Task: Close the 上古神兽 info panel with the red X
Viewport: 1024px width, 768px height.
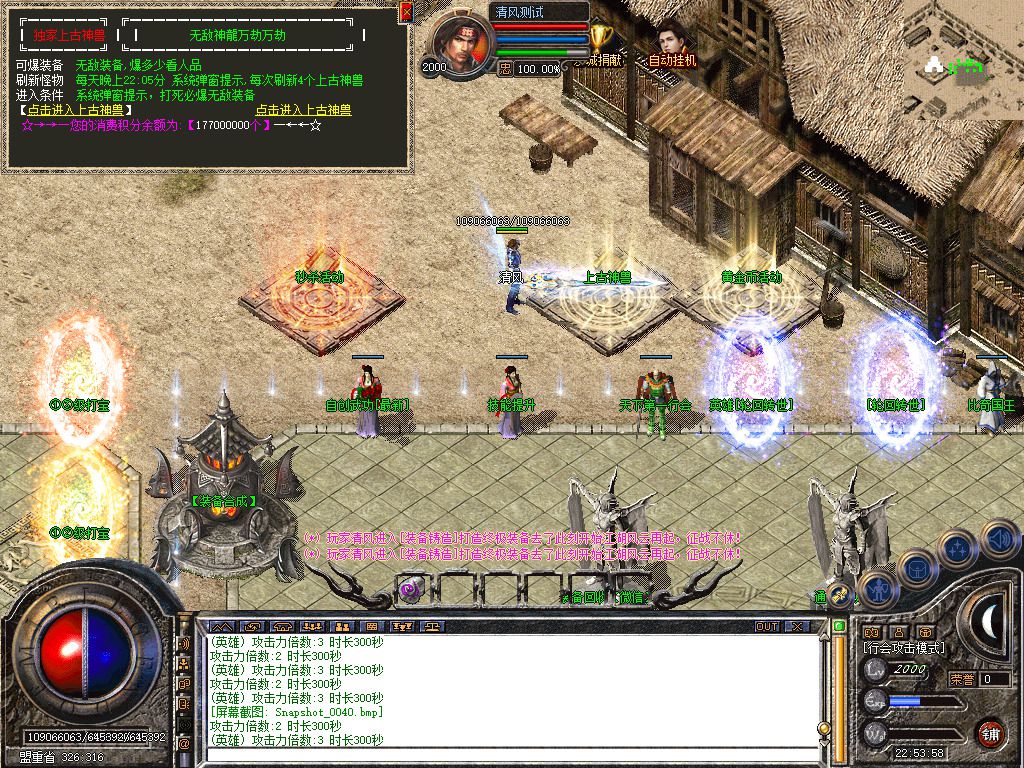Action: (406, 12)
